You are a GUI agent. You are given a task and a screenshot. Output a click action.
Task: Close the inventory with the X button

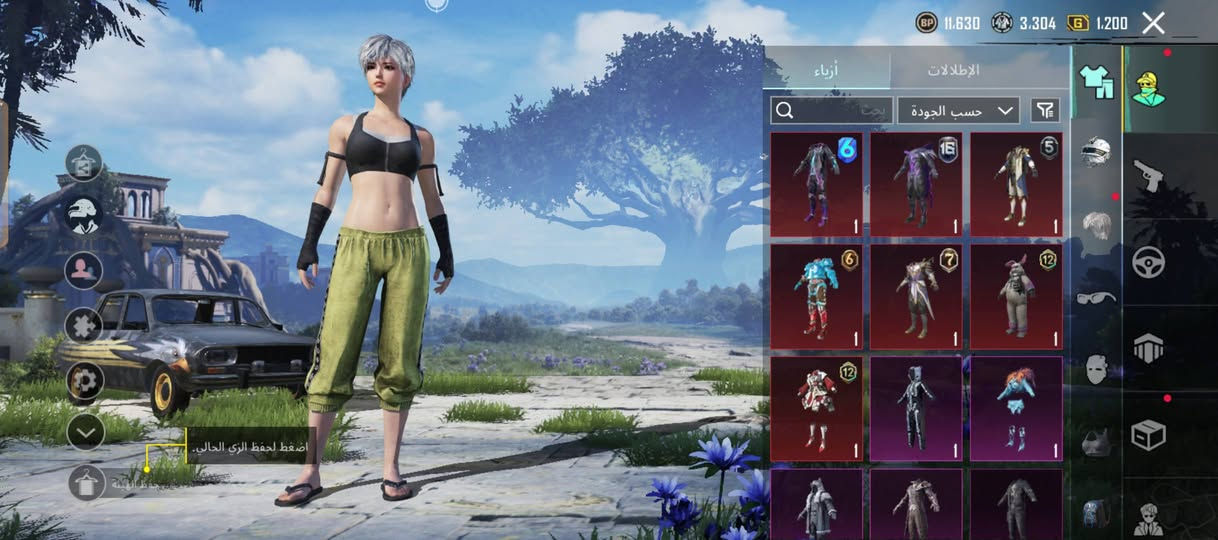(x=1153, y=23)
